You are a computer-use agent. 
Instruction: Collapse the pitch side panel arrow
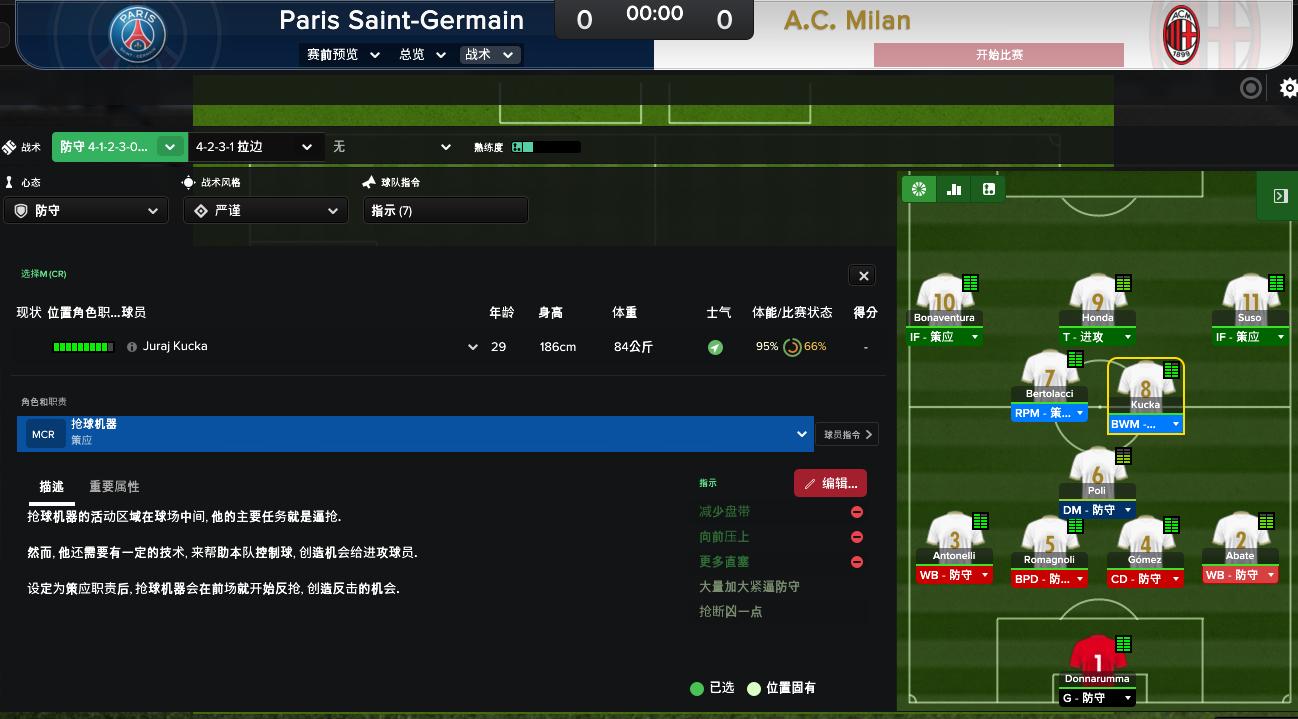(1280, 196)
